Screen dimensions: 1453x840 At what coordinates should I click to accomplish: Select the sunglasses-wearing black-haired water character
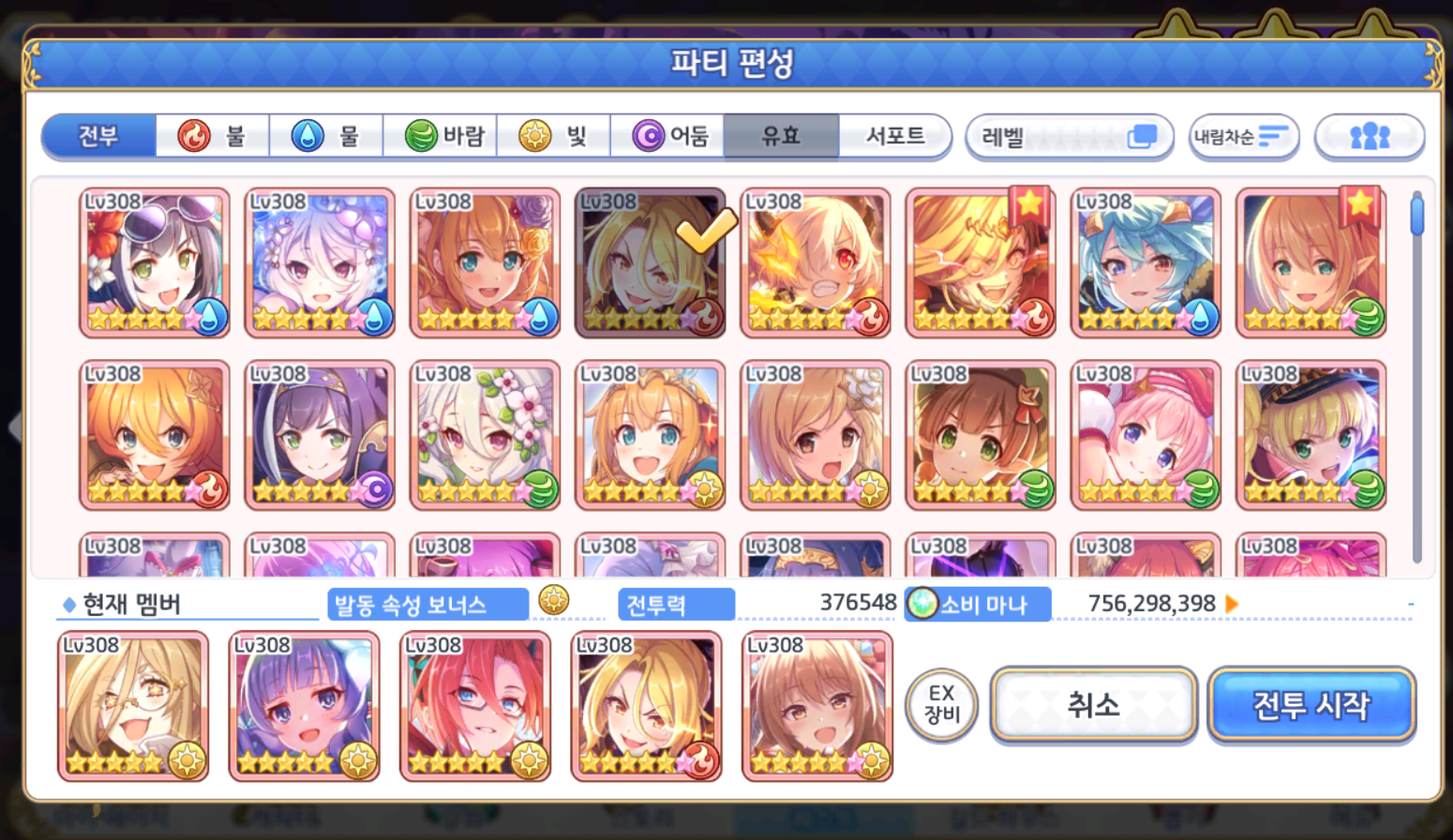(x=155, y=262)
